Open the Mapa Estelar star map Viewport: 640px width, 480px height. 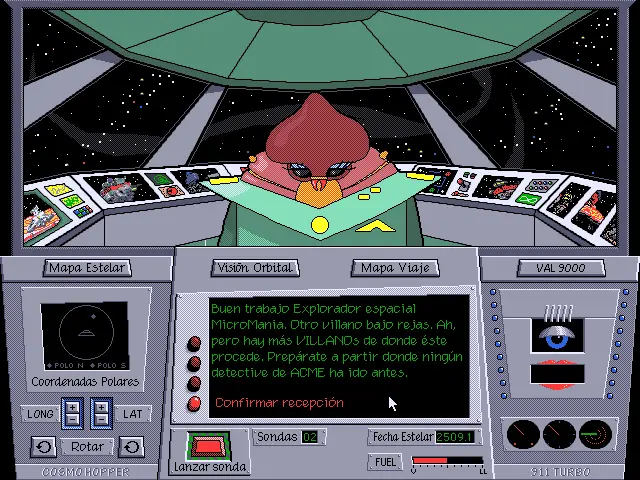point(87,268)
